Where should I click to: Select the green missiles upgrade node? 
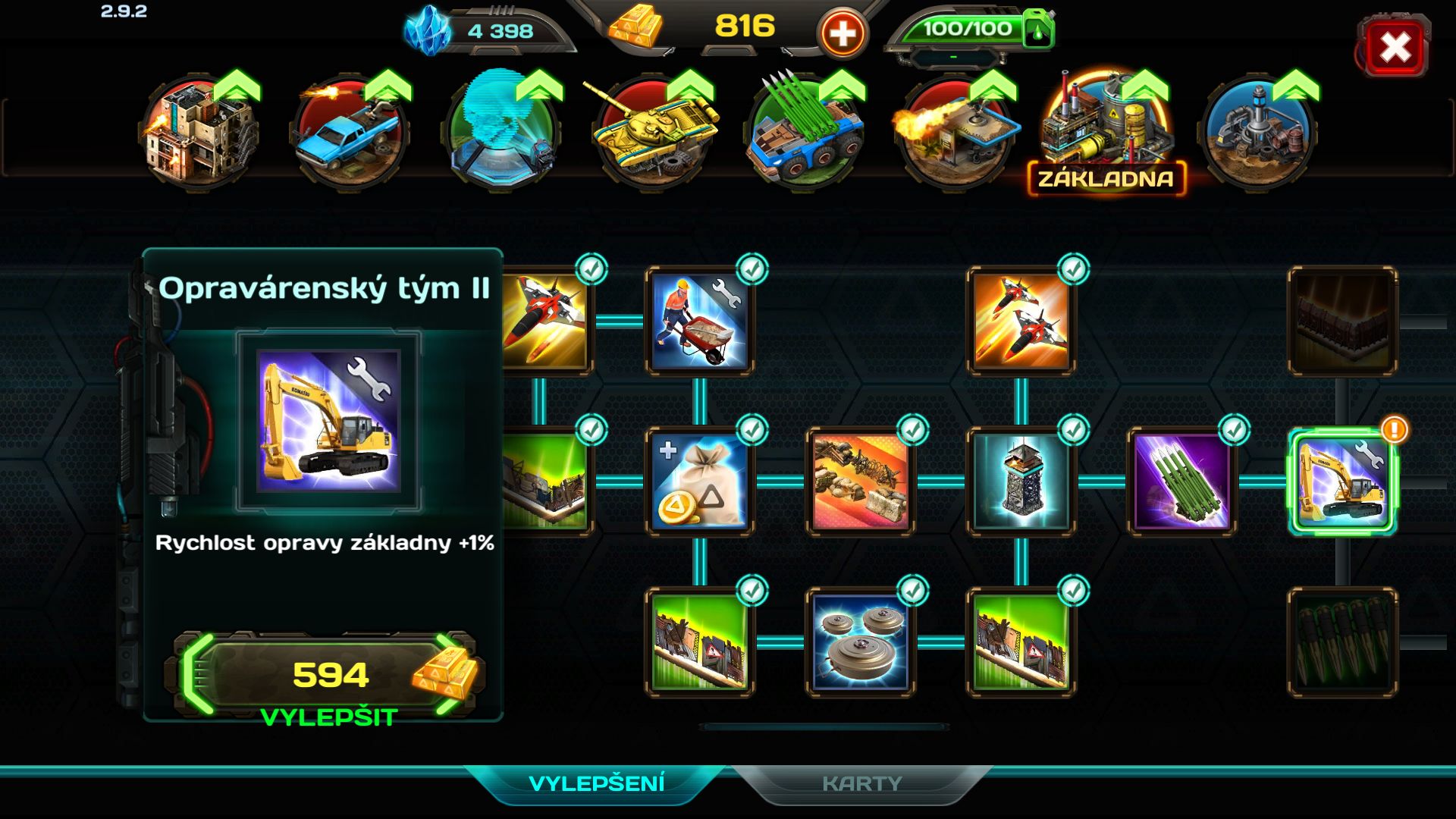tap(1181, 481)
